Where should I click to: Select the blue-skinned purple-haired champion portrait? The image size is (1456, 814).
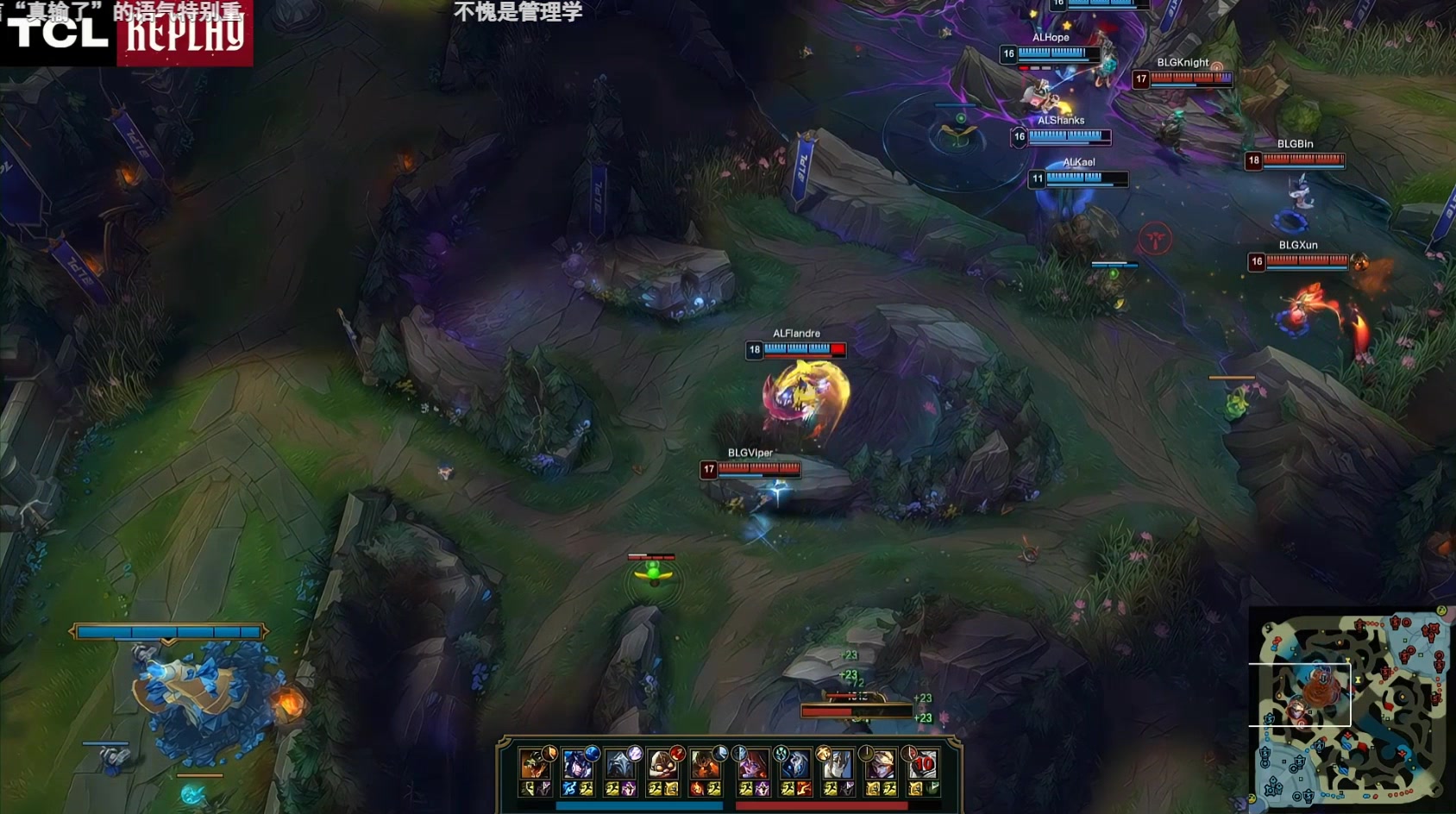point(577,765)
